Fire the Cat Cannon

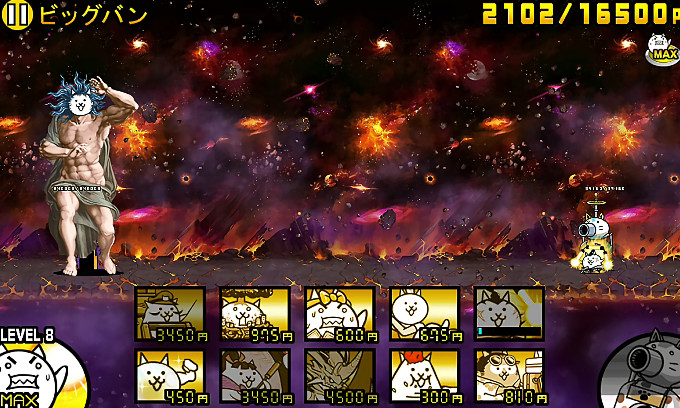point(645,372)
